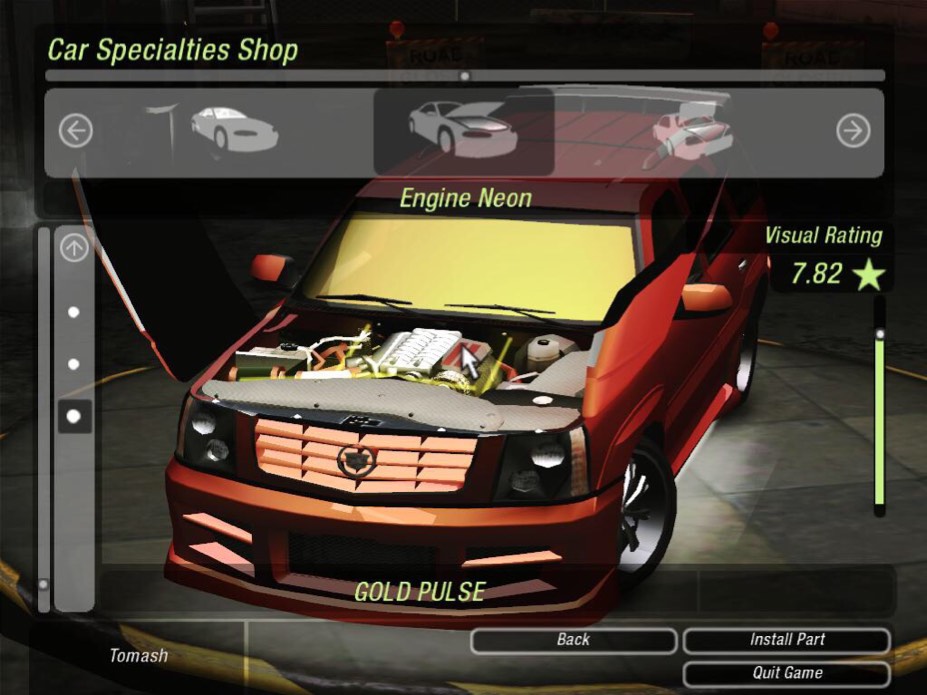Install the Gold Pulse neon part

pos(786,640)
